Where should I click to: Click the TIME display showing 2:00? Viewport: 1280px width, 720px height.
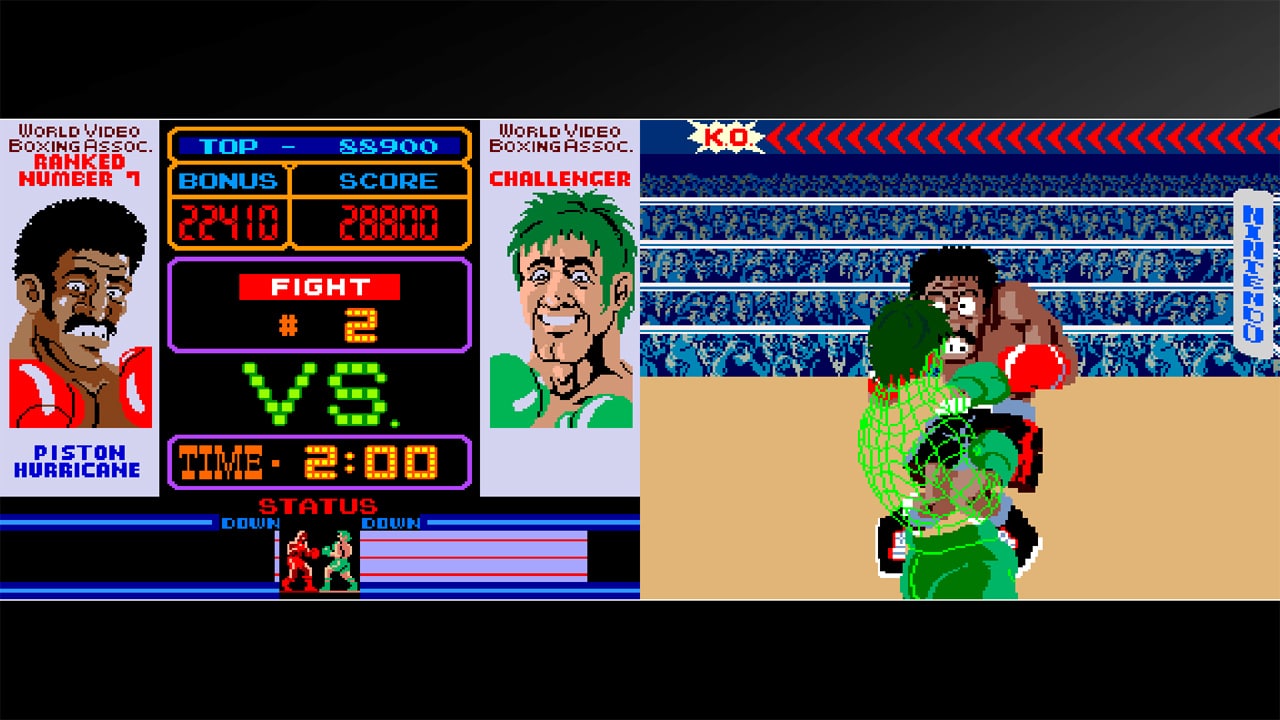tap(322, 459)
